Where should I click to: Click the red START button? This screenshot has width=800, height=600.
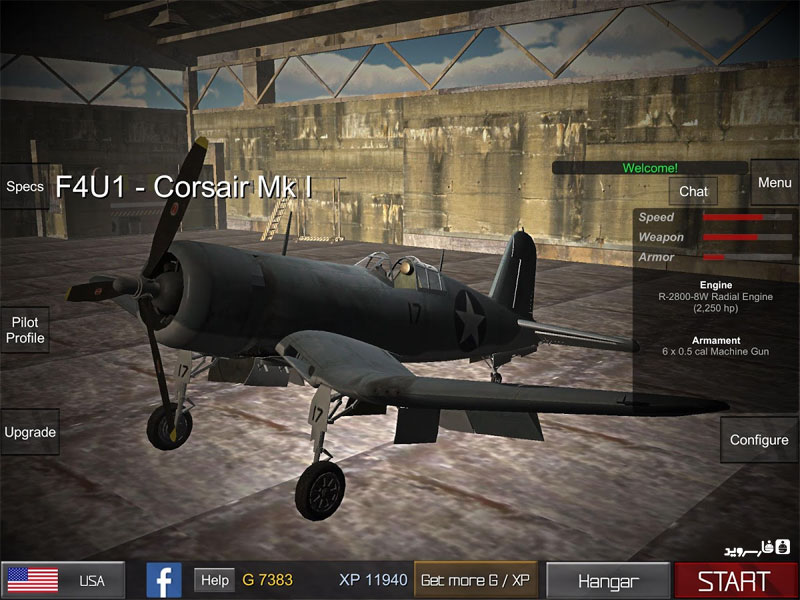tap(735, 580)
